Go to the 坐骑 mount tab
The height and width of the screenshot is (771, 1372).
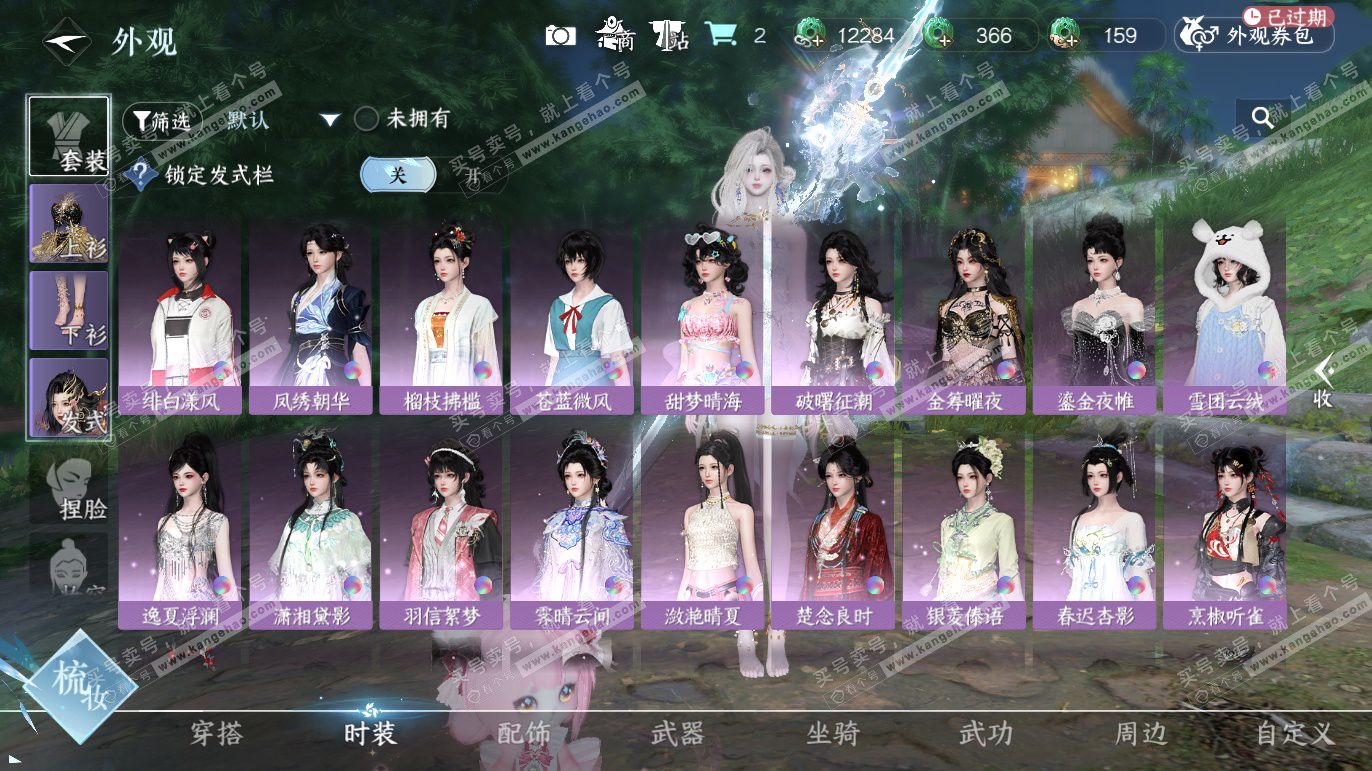pyautogui.click(x=832, y=733)
